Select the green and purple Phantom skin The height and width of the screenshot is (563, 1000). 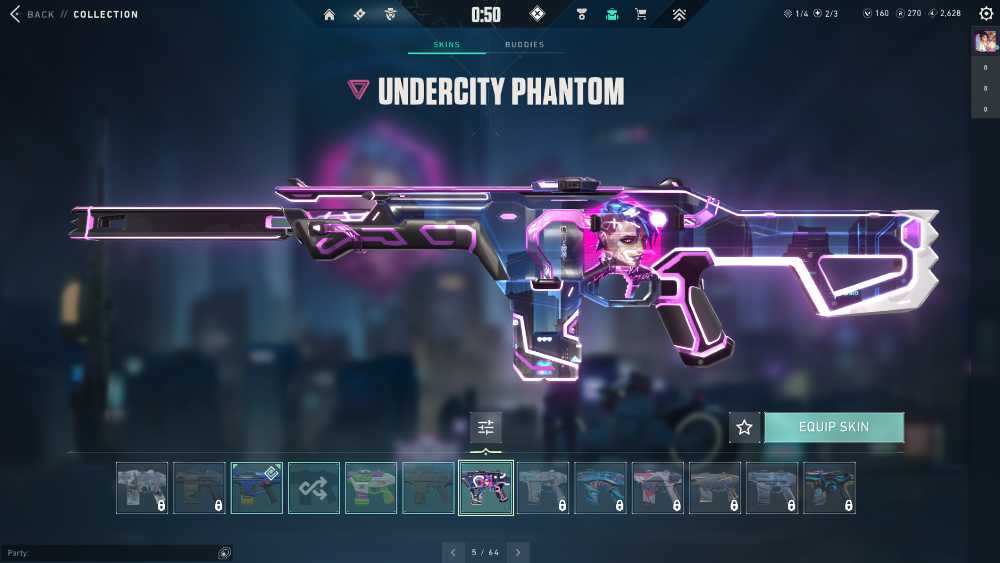click(x=371, y=488)
